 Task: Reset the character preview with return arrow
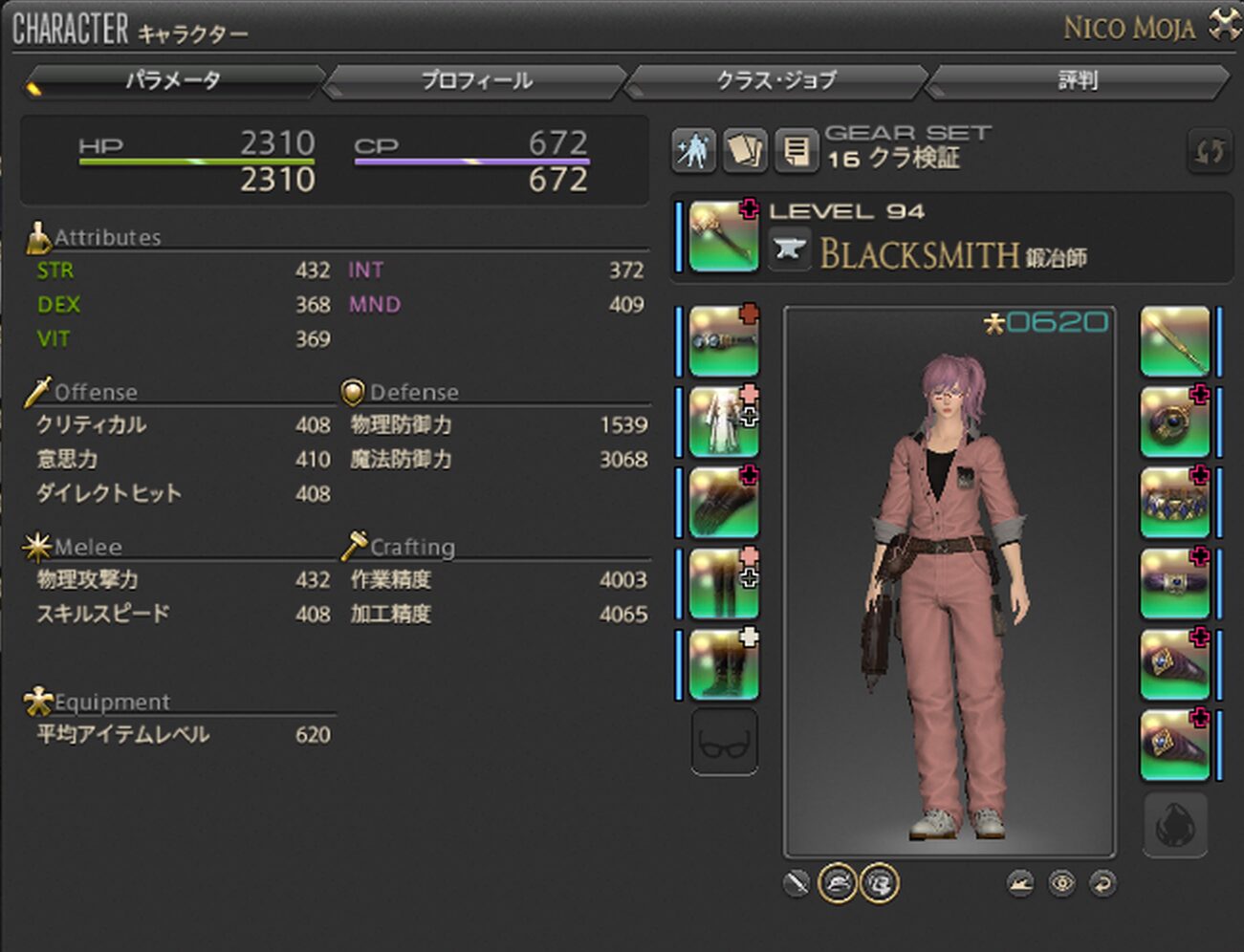point(1102,884)
